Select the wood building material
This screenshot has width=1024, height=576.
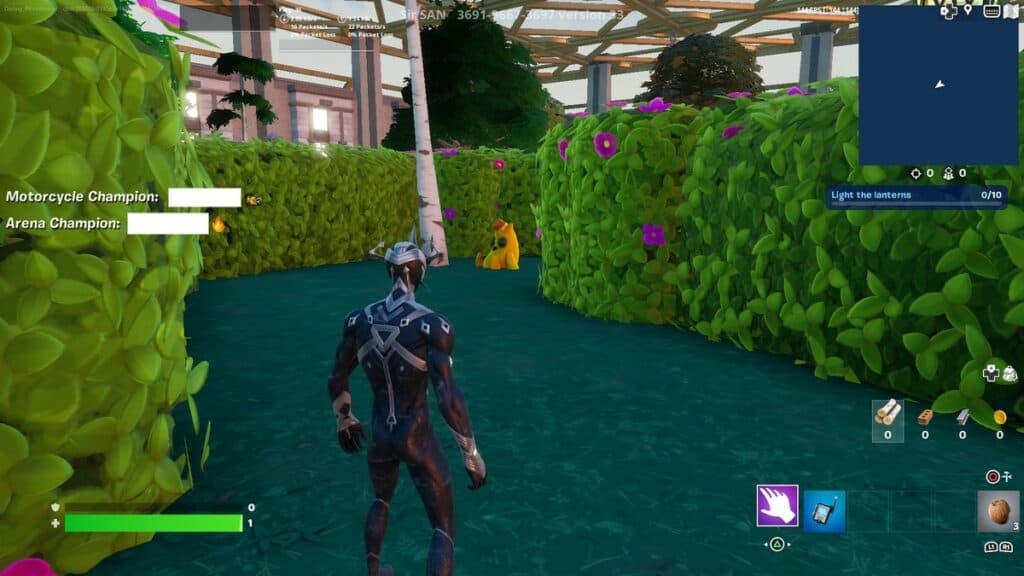pyautogui.click(x=887, y=415)
